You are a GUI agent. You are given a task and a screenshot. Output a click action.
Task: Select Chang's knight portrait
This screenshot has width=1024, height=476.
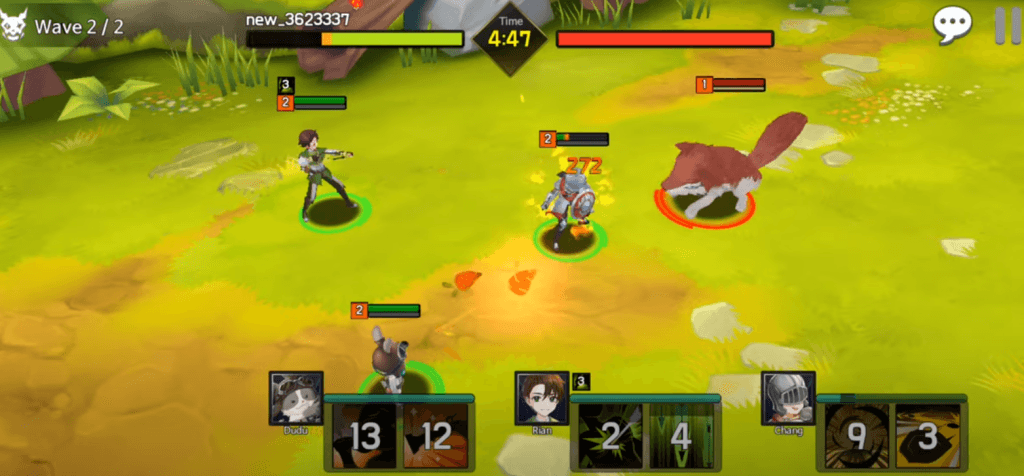pyautogui.click(x=788, y=399)
